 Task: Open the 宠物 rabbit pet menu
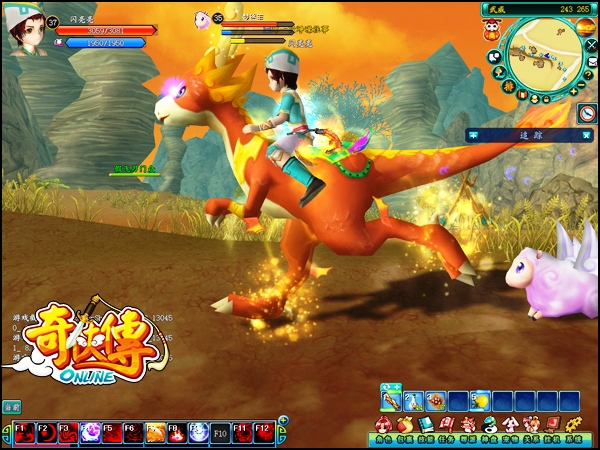pyautogui.click(x=511, y=428)
